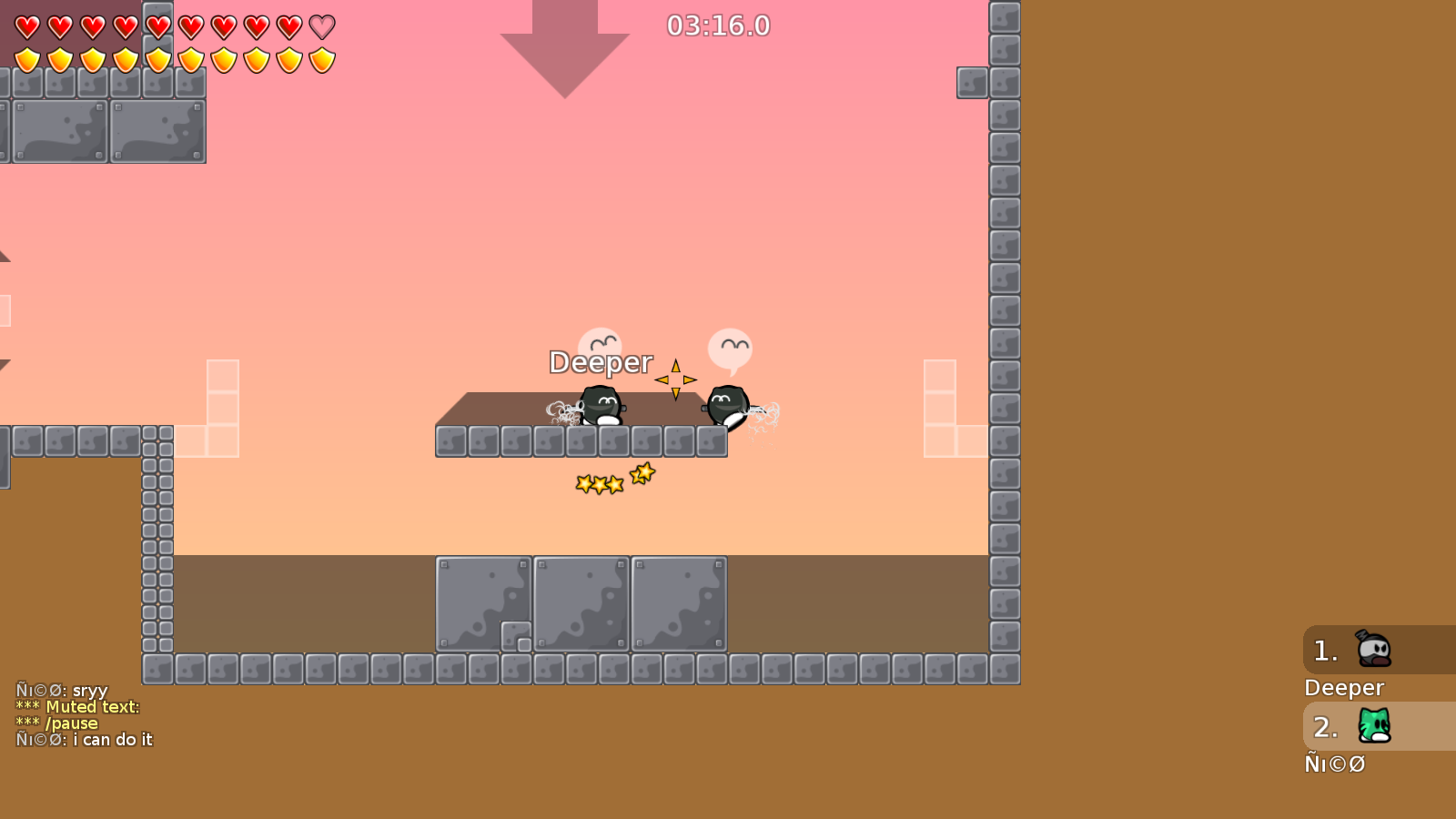Toggle the right tee's emote bubble
The image size is (1456, 819).
tap(730, 347)
